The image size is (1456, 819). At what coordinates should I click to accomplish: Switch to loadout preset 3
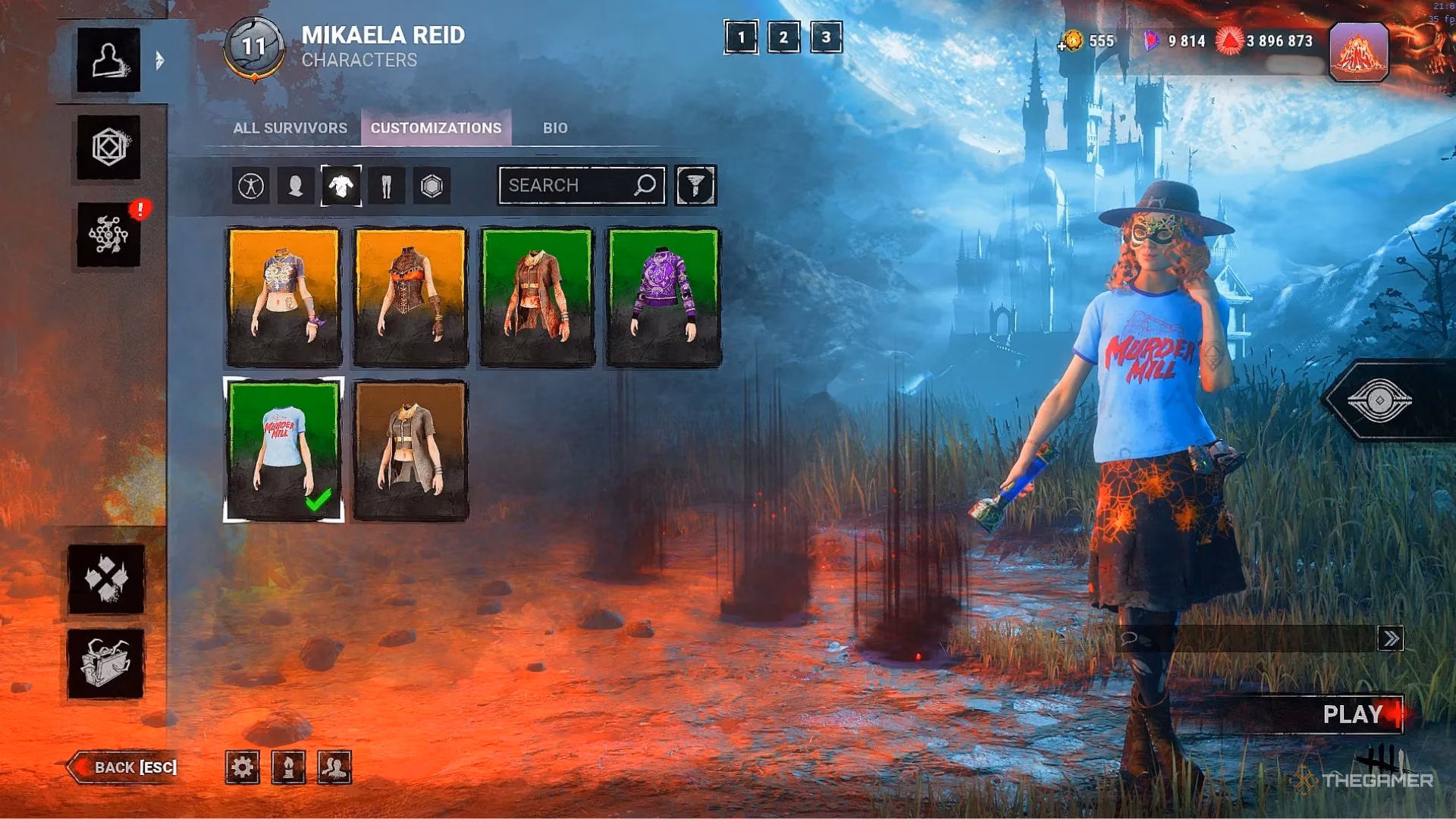(x=826, y=37)
